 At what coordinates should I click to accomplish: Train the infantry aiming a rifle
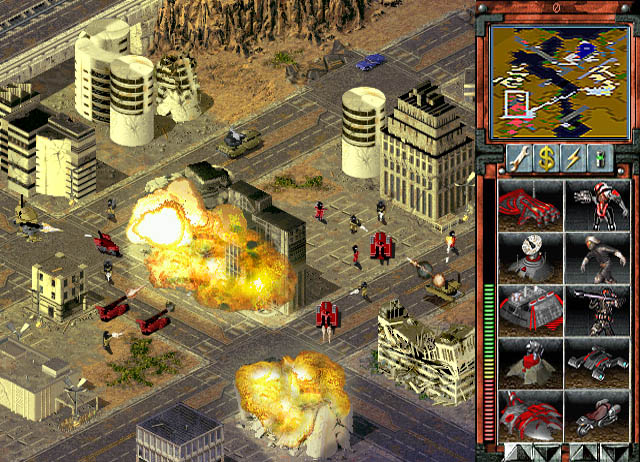598,309
